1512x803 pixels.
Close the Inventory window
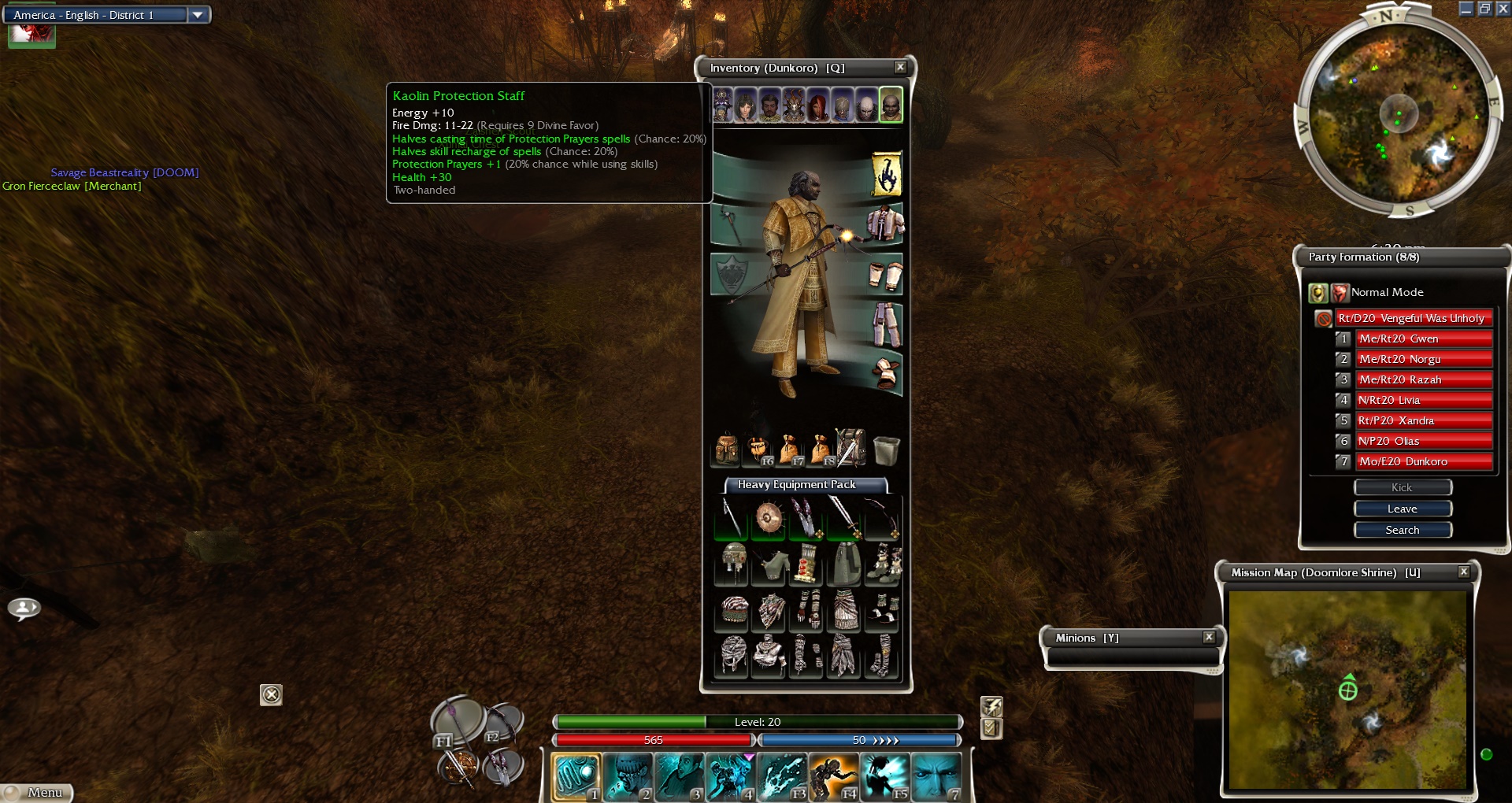900,68
